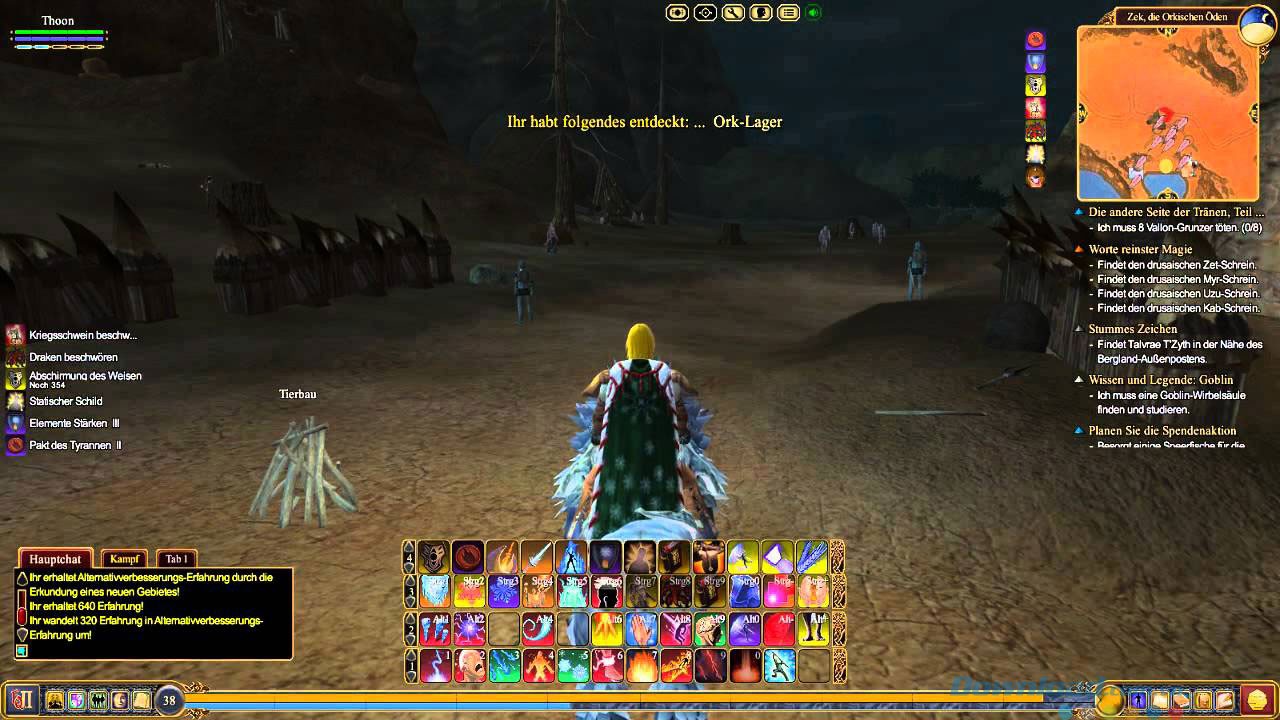
Task: Click the camera screenshot icon
Action: pyautogui.click(x=676, y=13)
